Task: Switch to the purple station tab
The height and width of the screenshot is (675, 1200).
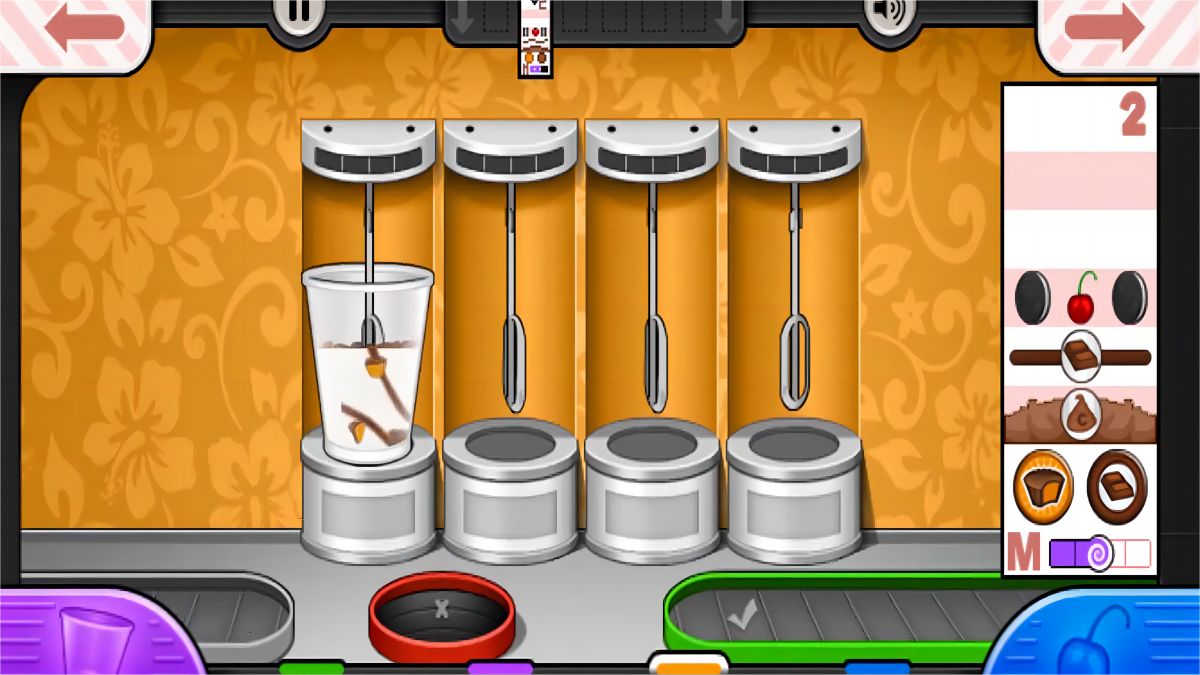Action: [x=500, y=667]
